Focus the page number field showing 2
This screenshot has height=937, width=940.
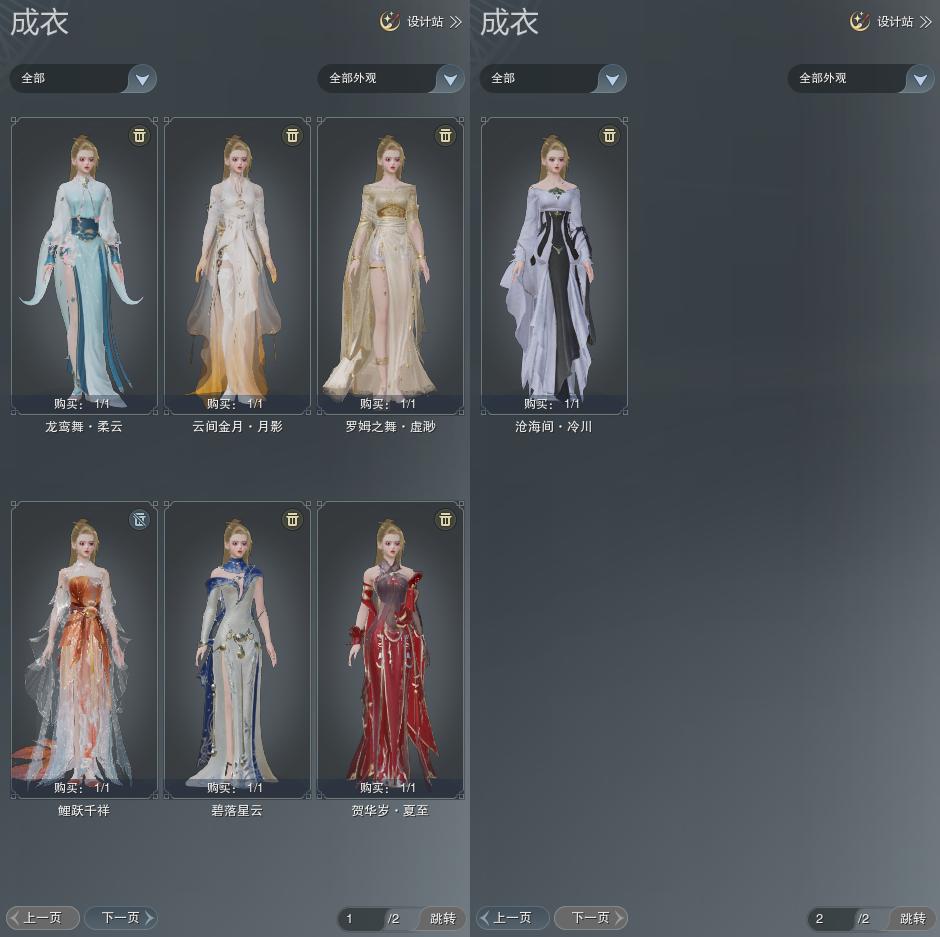click(x=830, y=918)
